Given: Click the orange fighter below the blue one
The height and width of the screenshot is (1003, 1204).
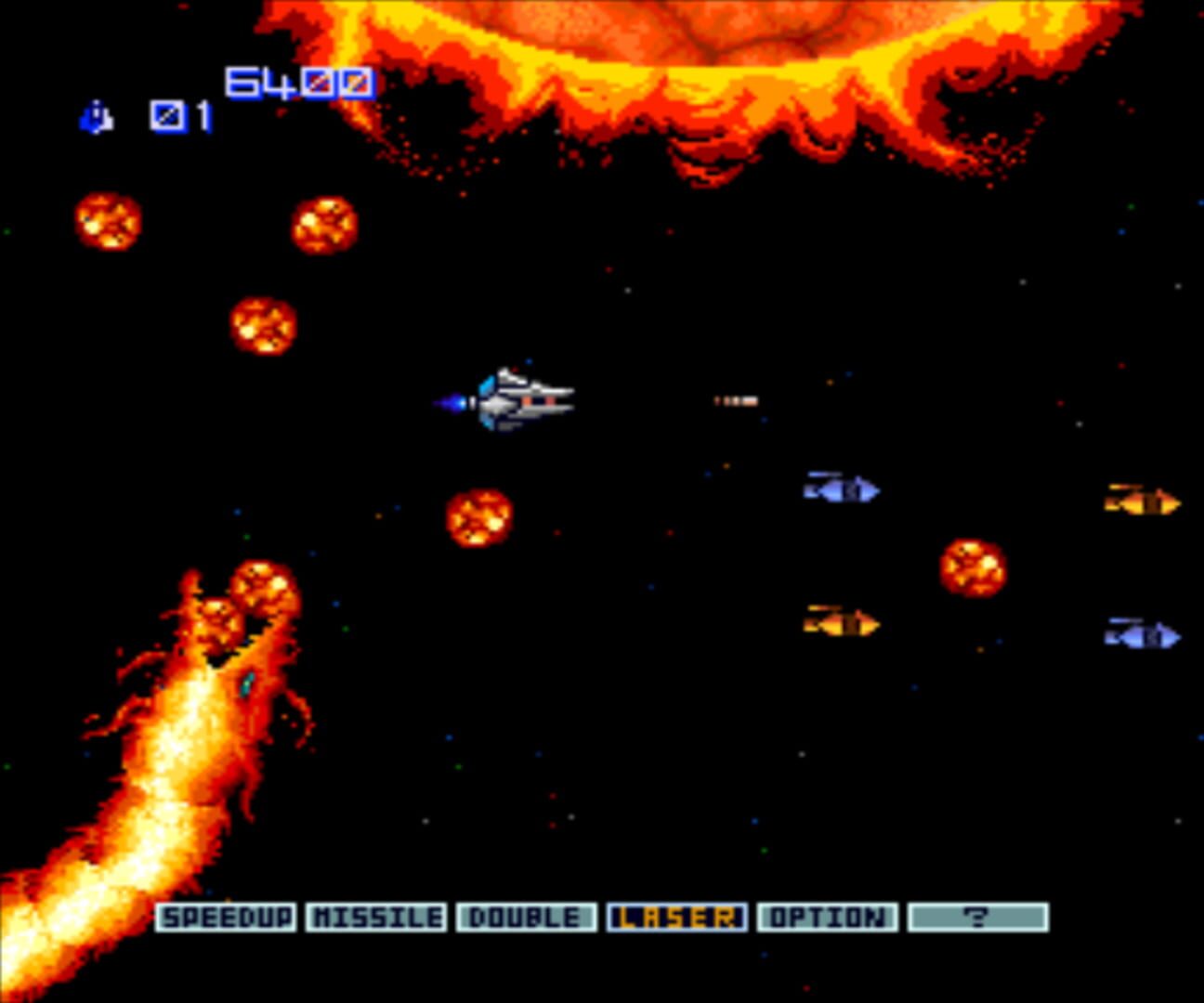Looking at the screenshot, I should [841, 622].
